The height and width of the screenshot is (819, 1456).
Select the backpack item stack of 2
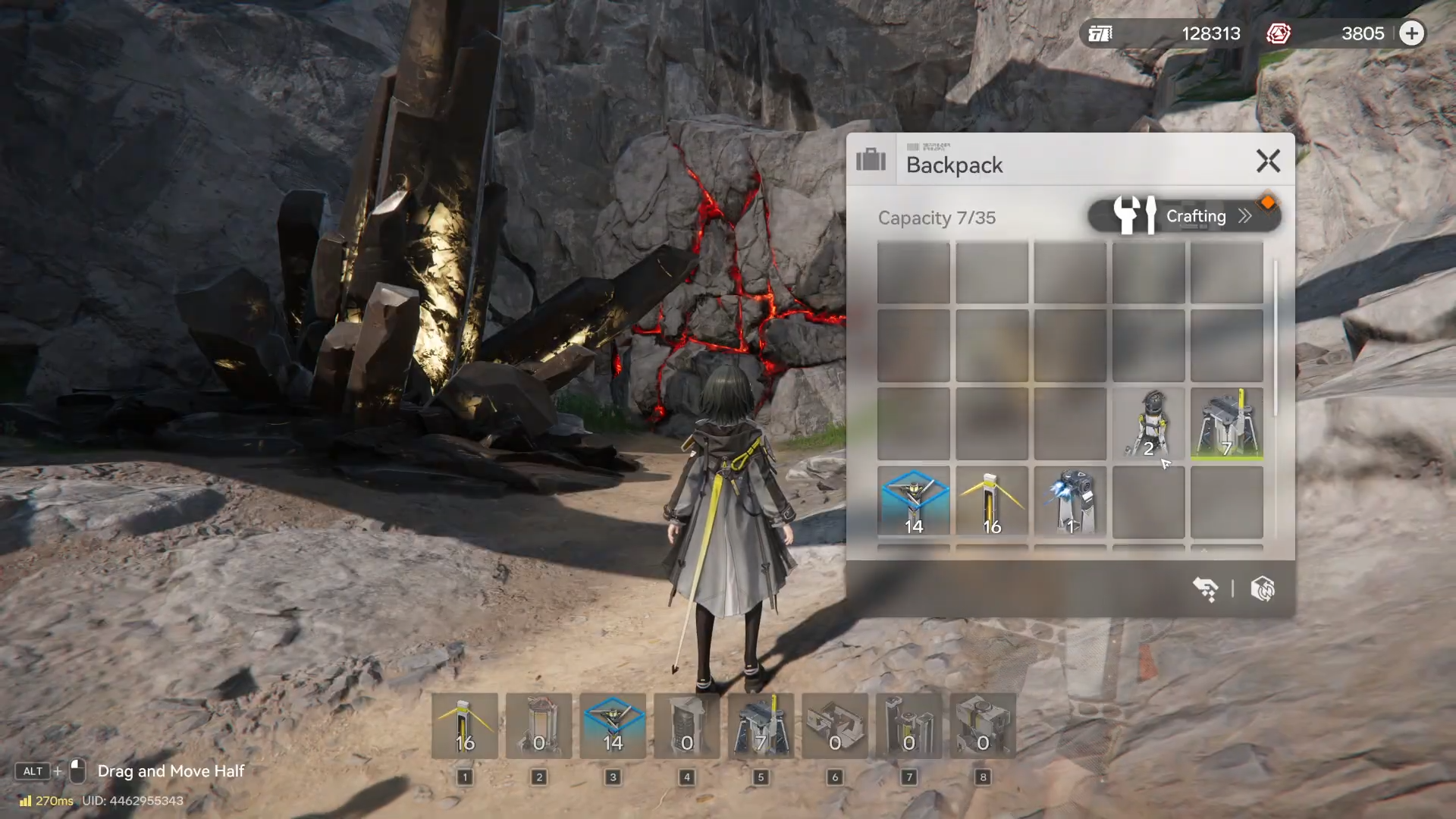[x=1148, y=424]
